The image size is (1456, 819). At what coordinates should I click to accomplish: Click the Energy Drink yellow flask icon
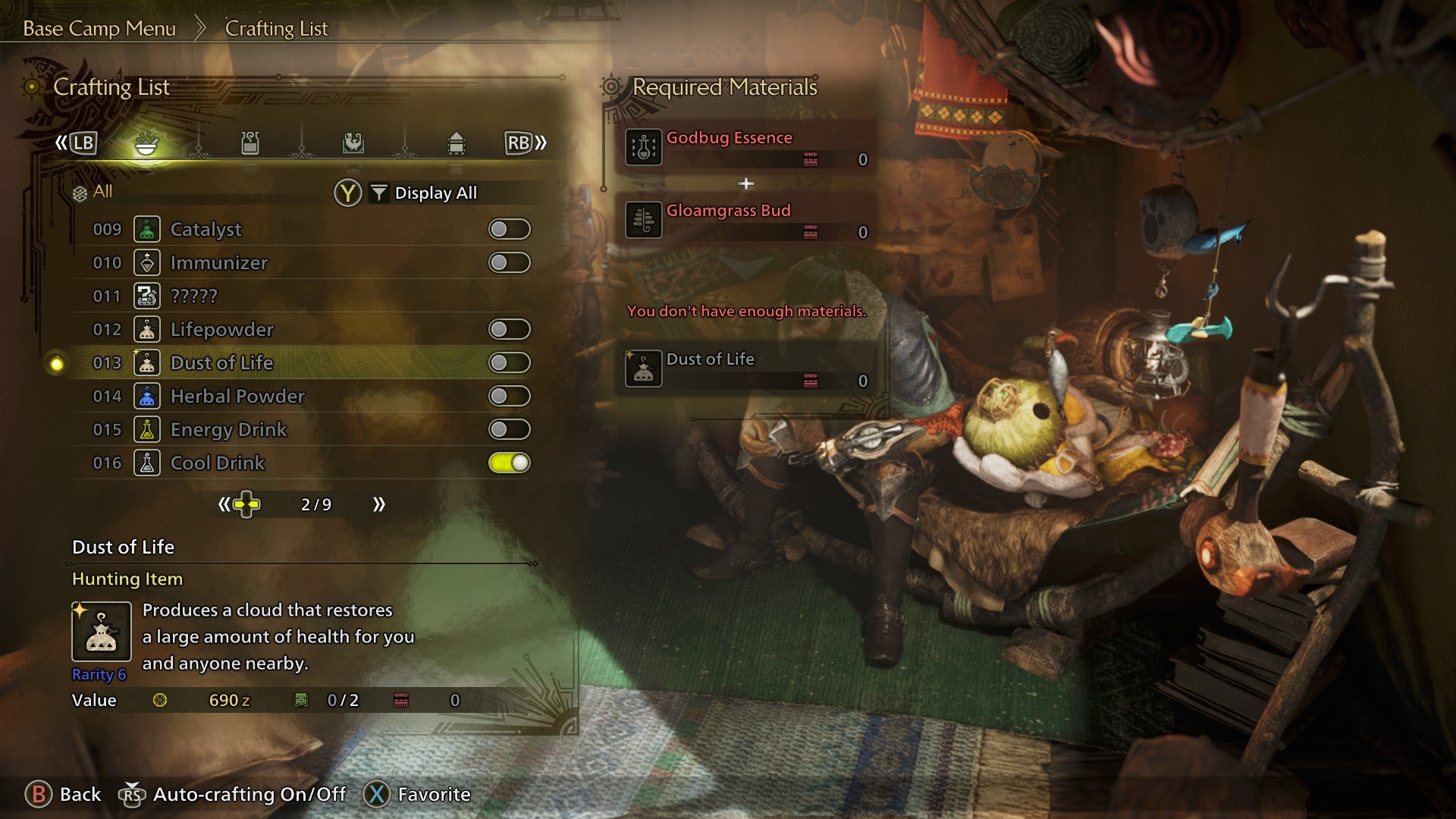[x=146, y=429]
